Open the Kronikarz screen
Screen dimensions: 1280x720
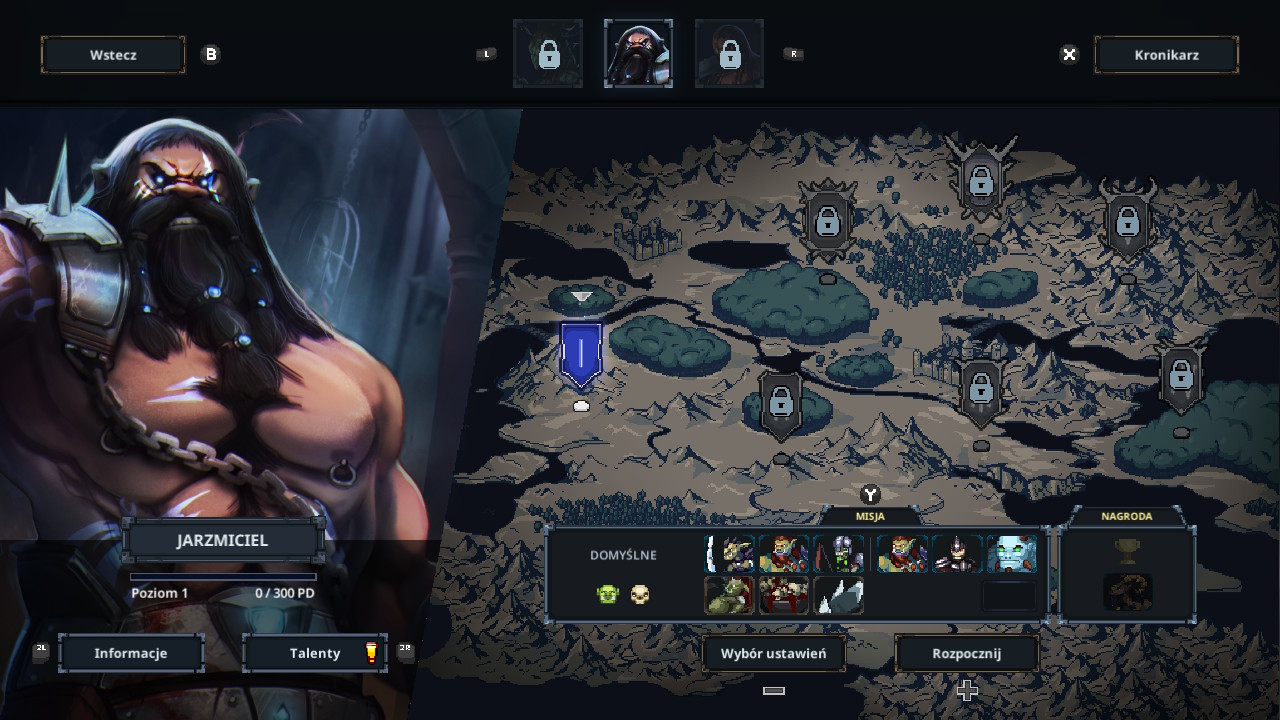pyautogui.click(x=1166, y=55)
